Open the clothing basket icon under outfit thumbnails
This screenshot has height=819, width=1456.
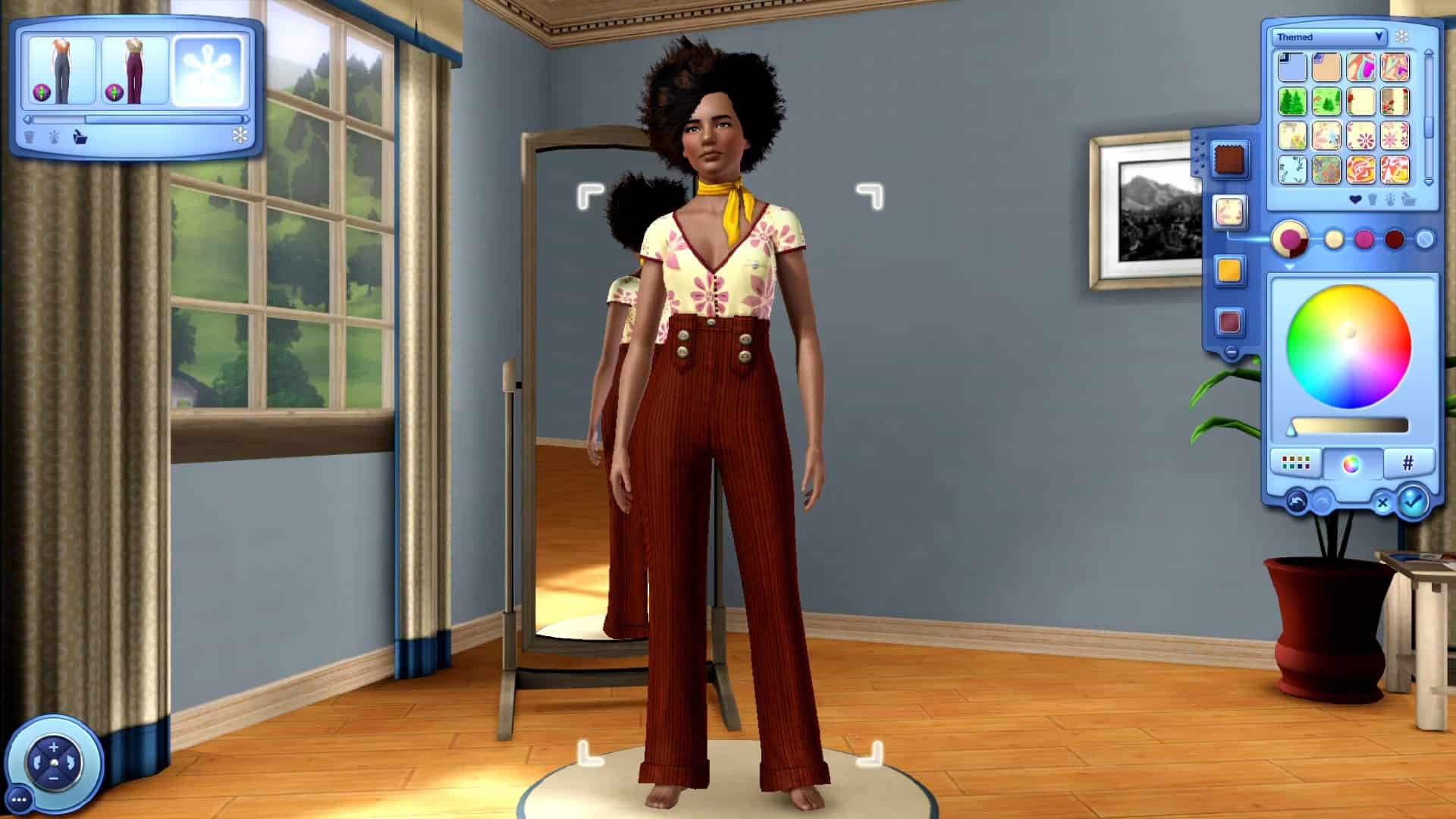(x=80, y=138)
